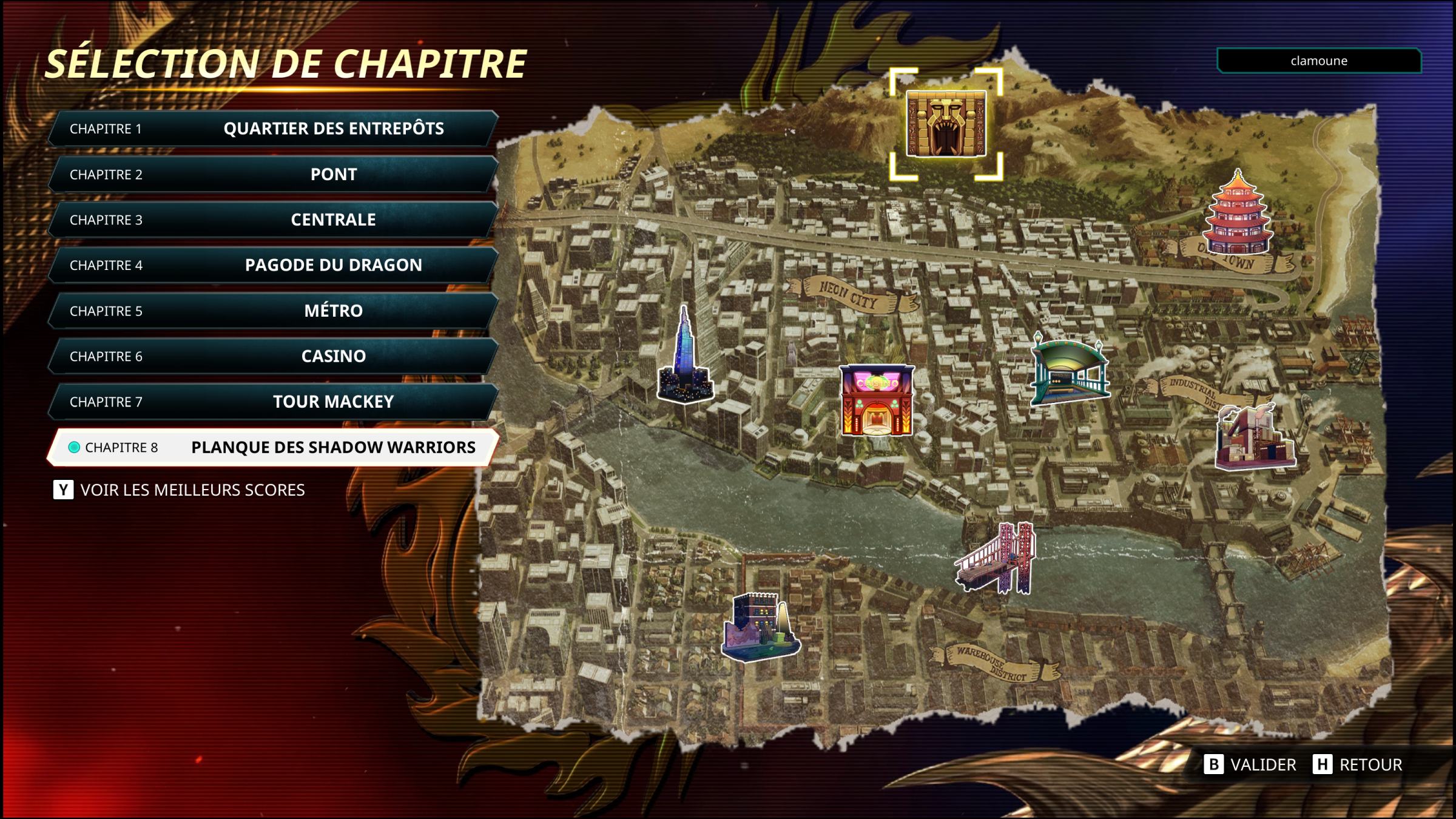The image size is (1456, 819).
Task: Show the Voir les meilleurs scores leaderboard
Action: point(180,490)
